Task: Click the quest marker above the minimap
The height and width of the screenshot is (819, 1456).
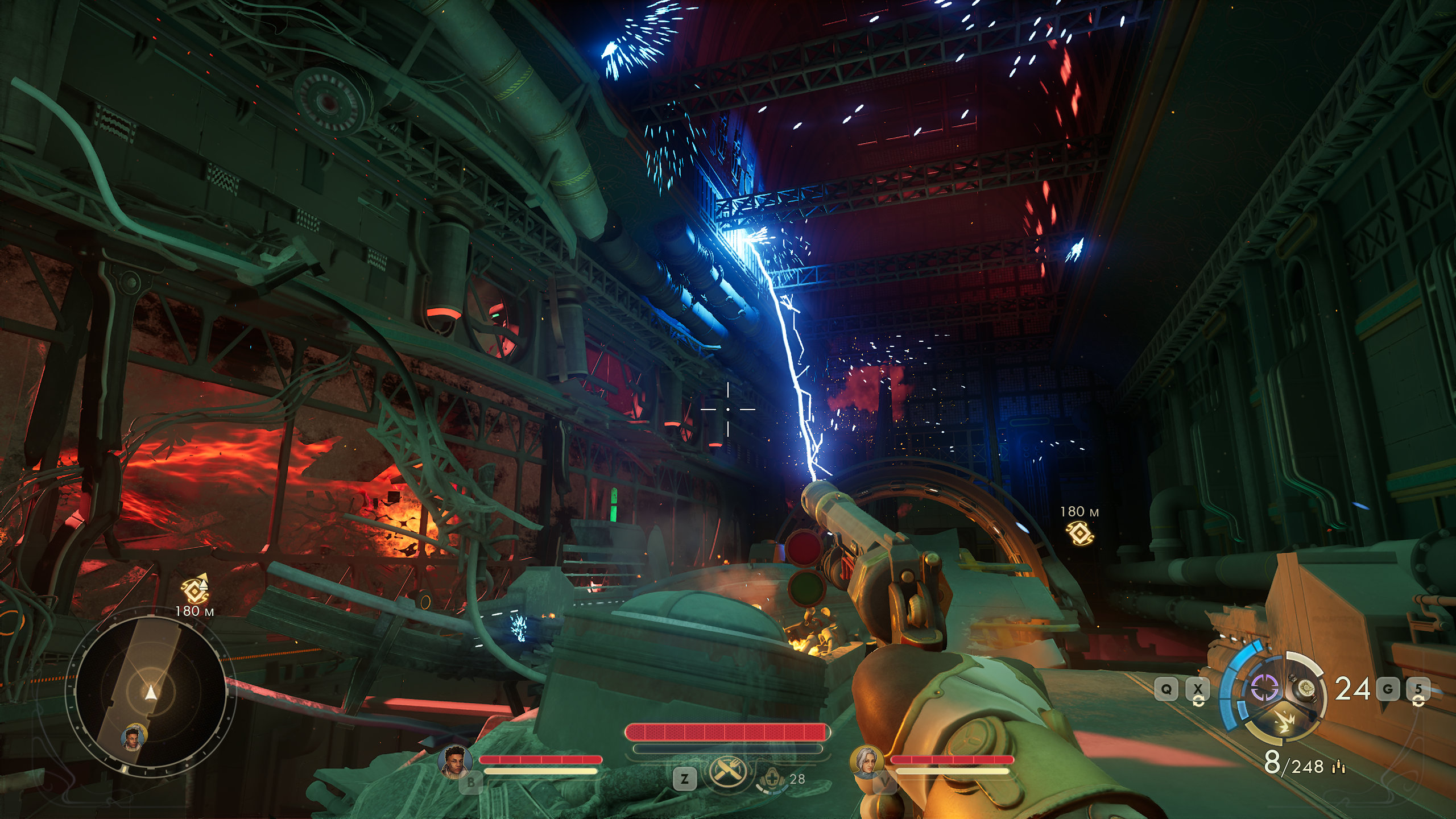Action: (195, 590)
